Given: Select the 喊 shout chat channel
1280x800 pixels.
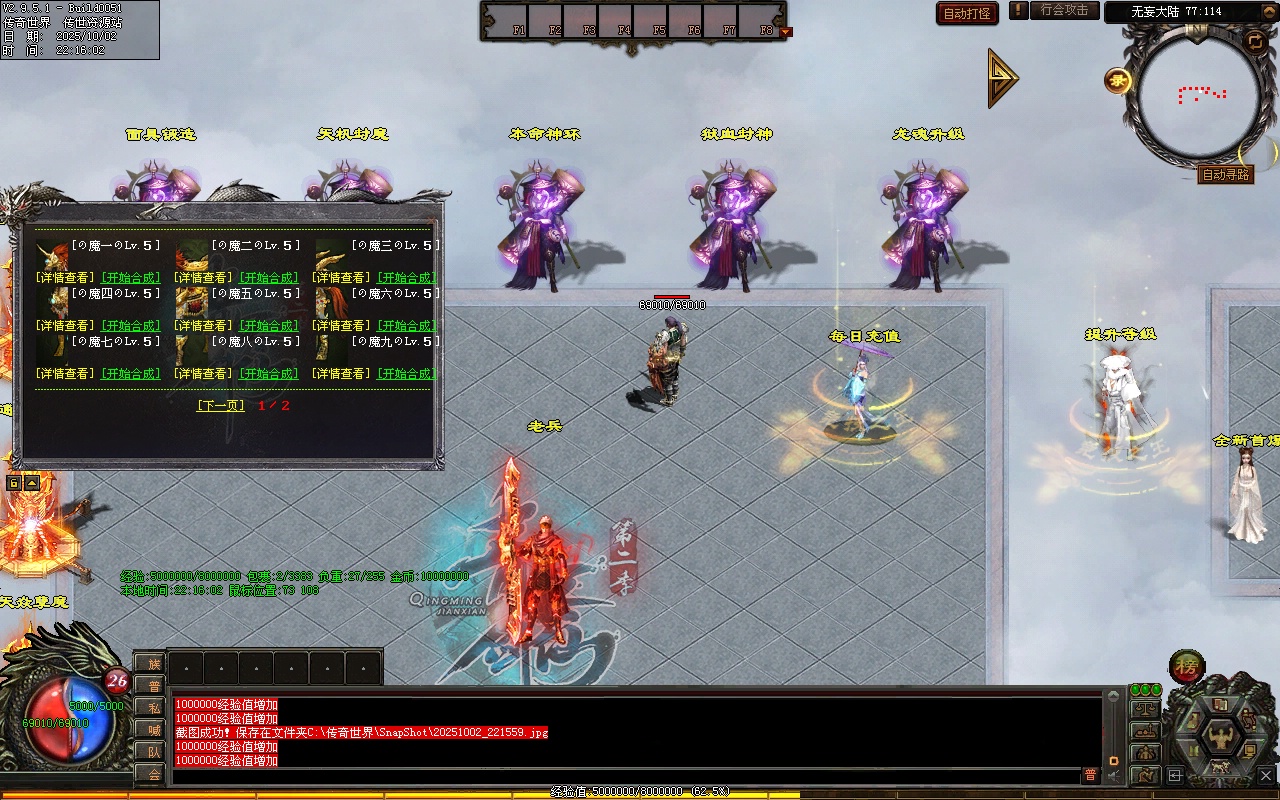Looking at the screenshot, I should [x=153, y=729].
